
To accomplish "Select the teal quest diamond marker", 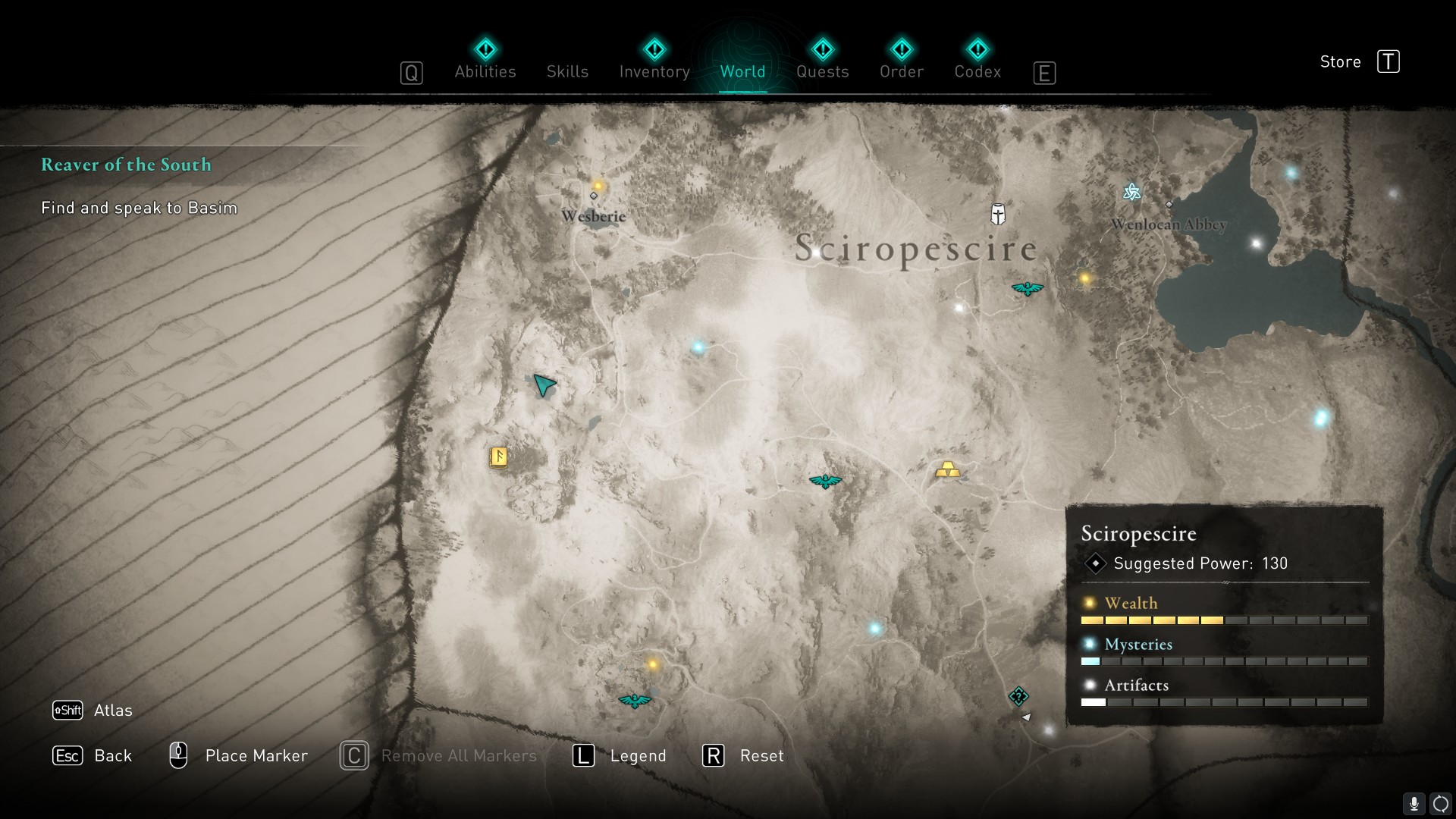I will point(1018,696).
